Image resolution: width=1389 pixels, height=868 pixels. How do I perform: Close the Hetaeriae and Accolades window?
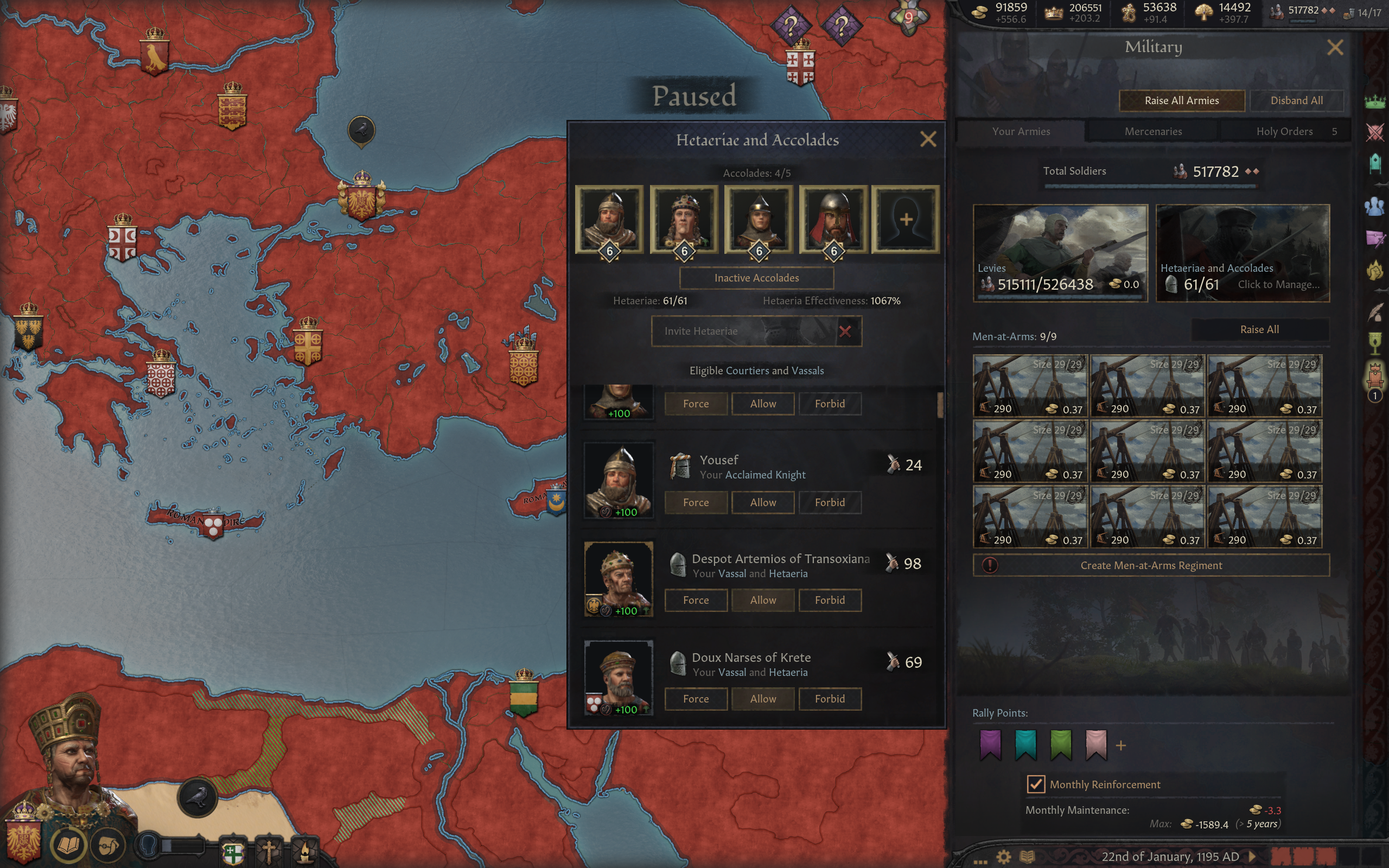click(x=927, y=139)
